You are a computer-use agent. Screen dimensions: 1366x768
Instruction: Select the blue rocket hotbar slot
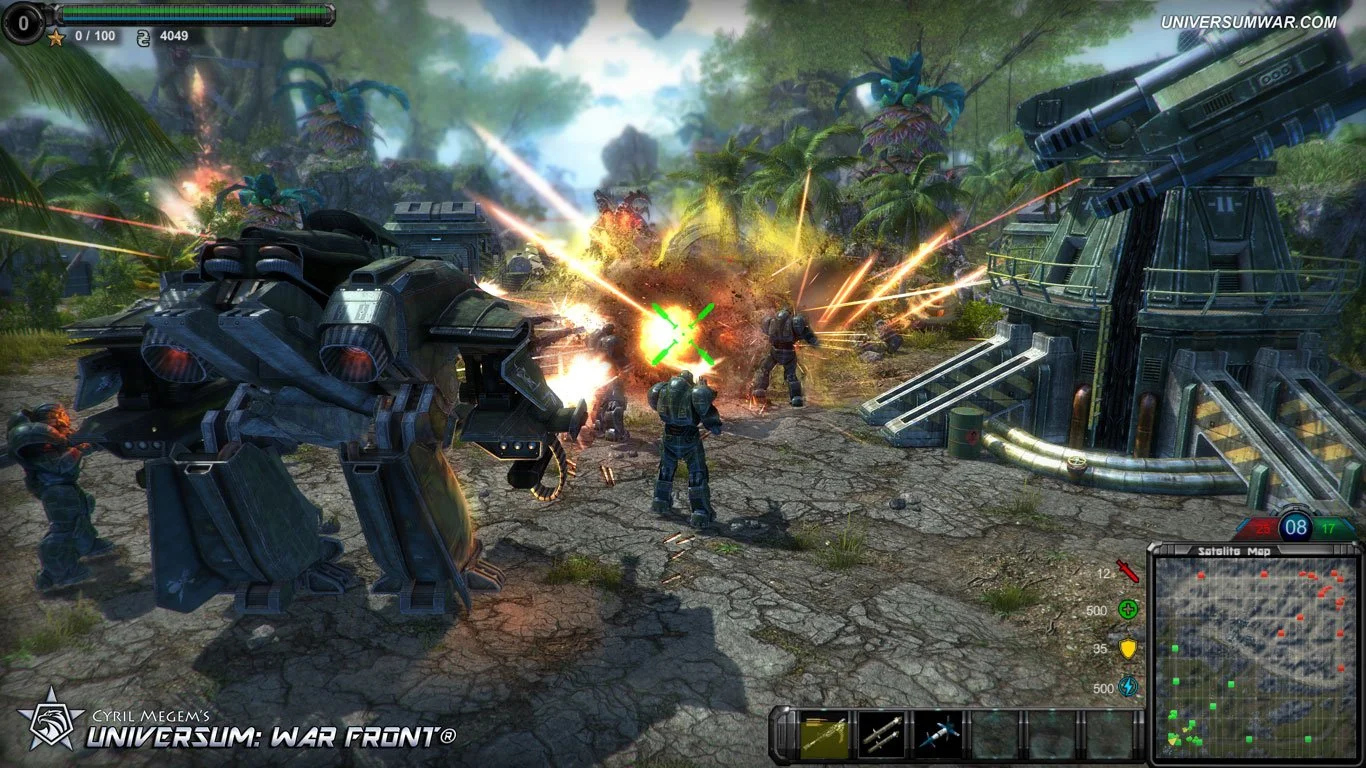[x=937, y=733]
